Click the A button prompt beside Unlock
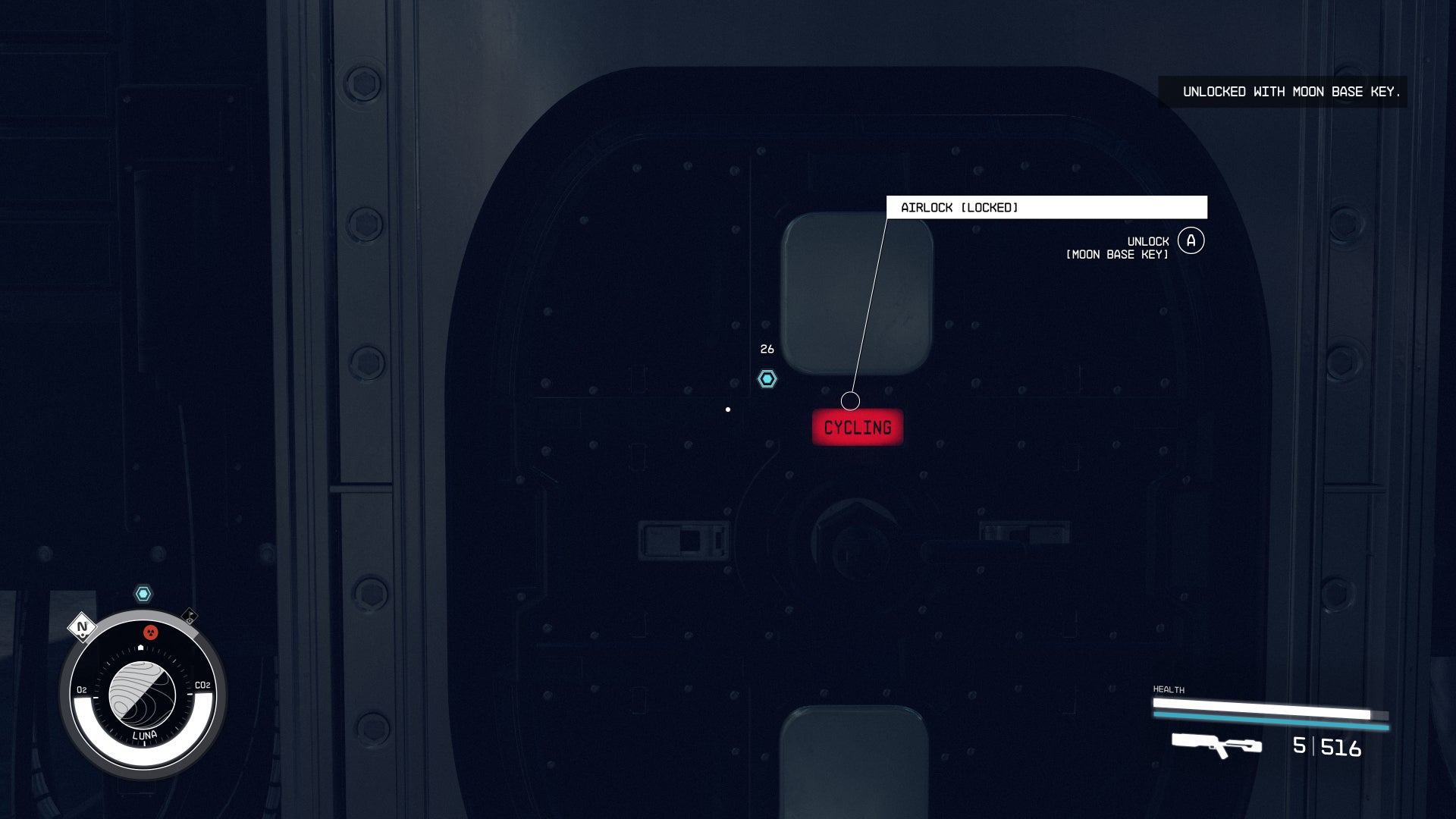Screen dimensions: 1456x819 tap(1191, 240)
